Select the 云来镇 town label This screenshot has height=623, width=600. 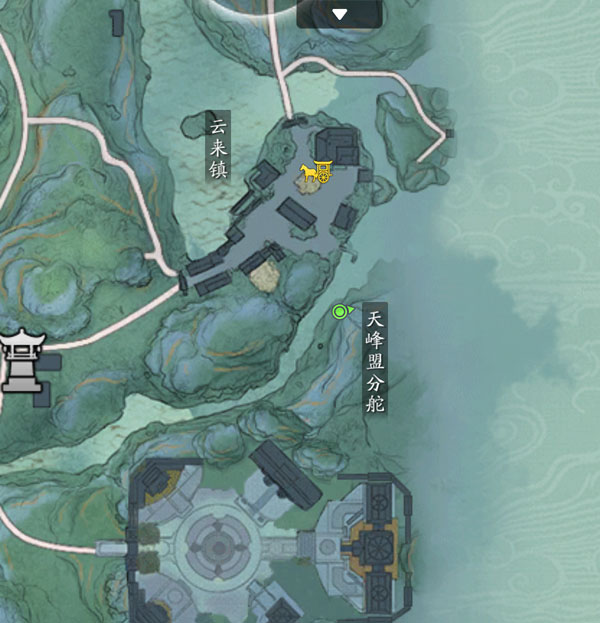[x=217, y=147]
